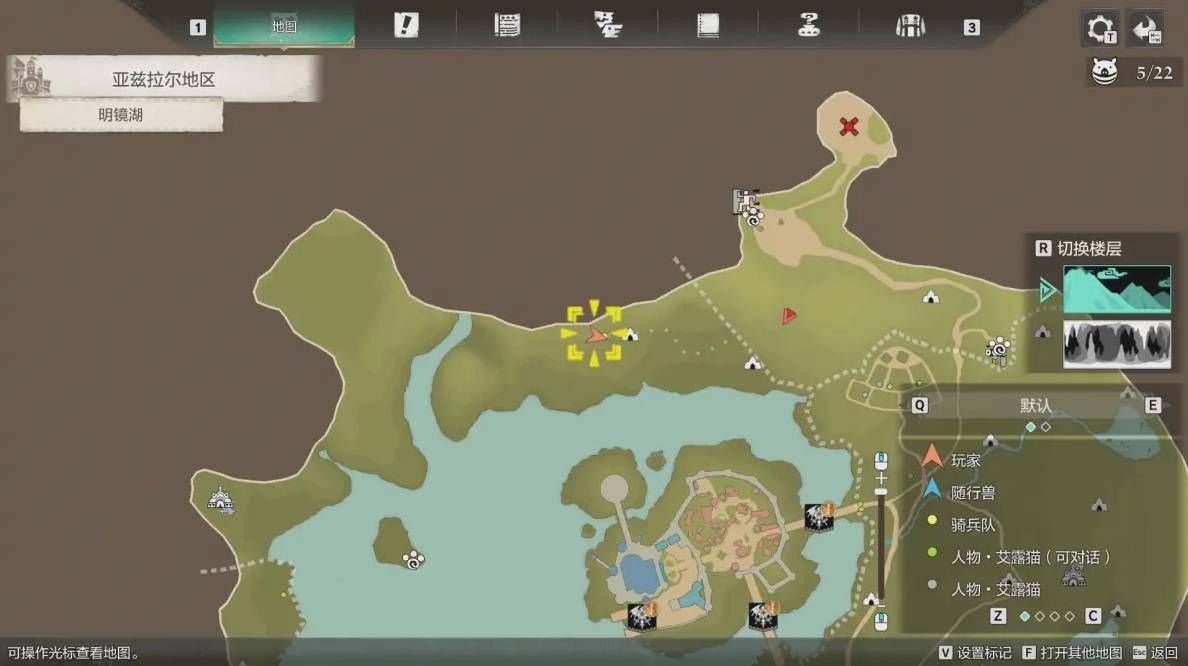The height and width of the screenshot is (666, 1188).
Task: Select the red X marker on map
Action: [849, 126]
